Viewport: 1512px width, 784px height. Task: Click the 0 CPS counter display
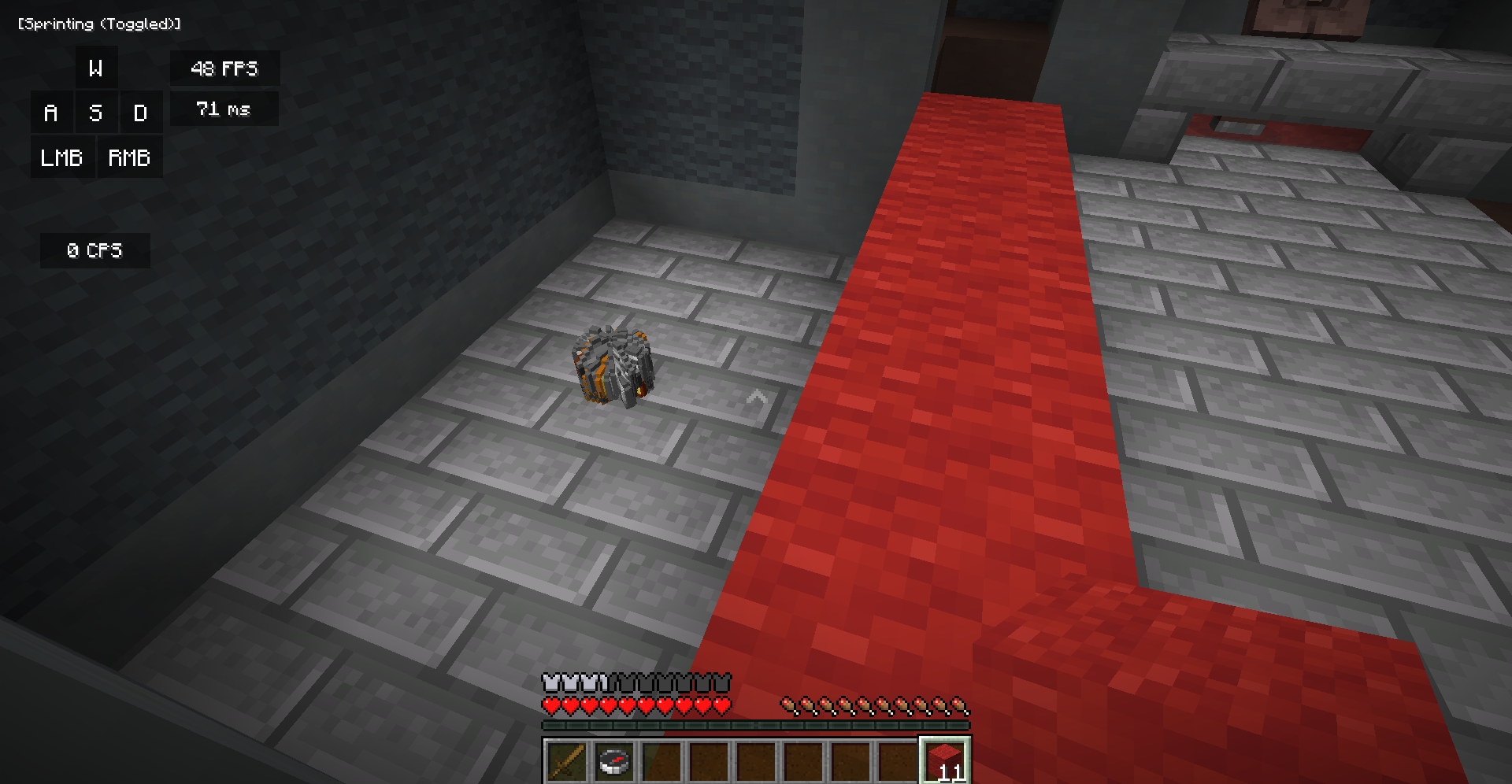coord(94,250)
